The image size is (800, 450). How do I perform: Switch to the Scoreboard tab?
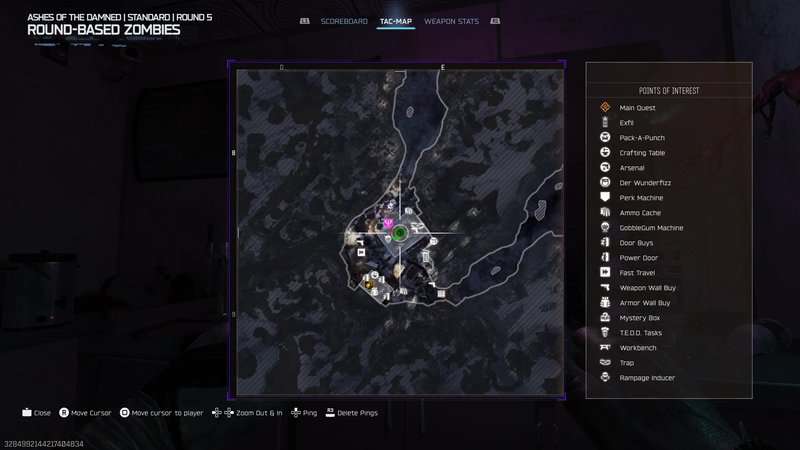(344, 21)
